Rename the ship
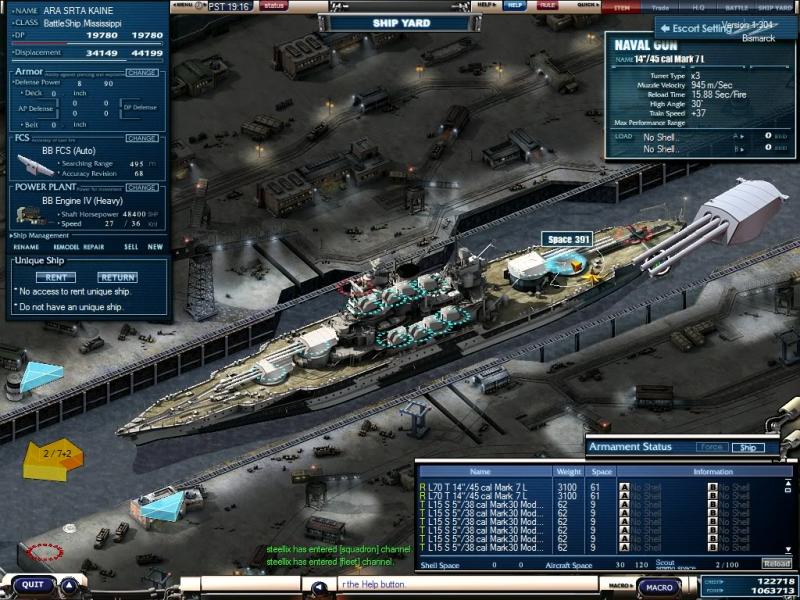This screenshot has width=800, height=600. coord(27,246)
